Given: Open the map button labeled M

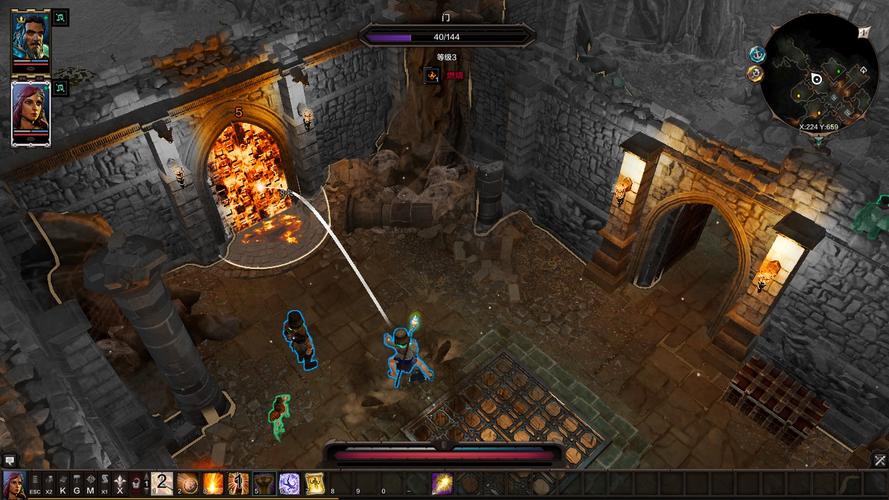Looking at the screenshot, I should click(90, 485).
